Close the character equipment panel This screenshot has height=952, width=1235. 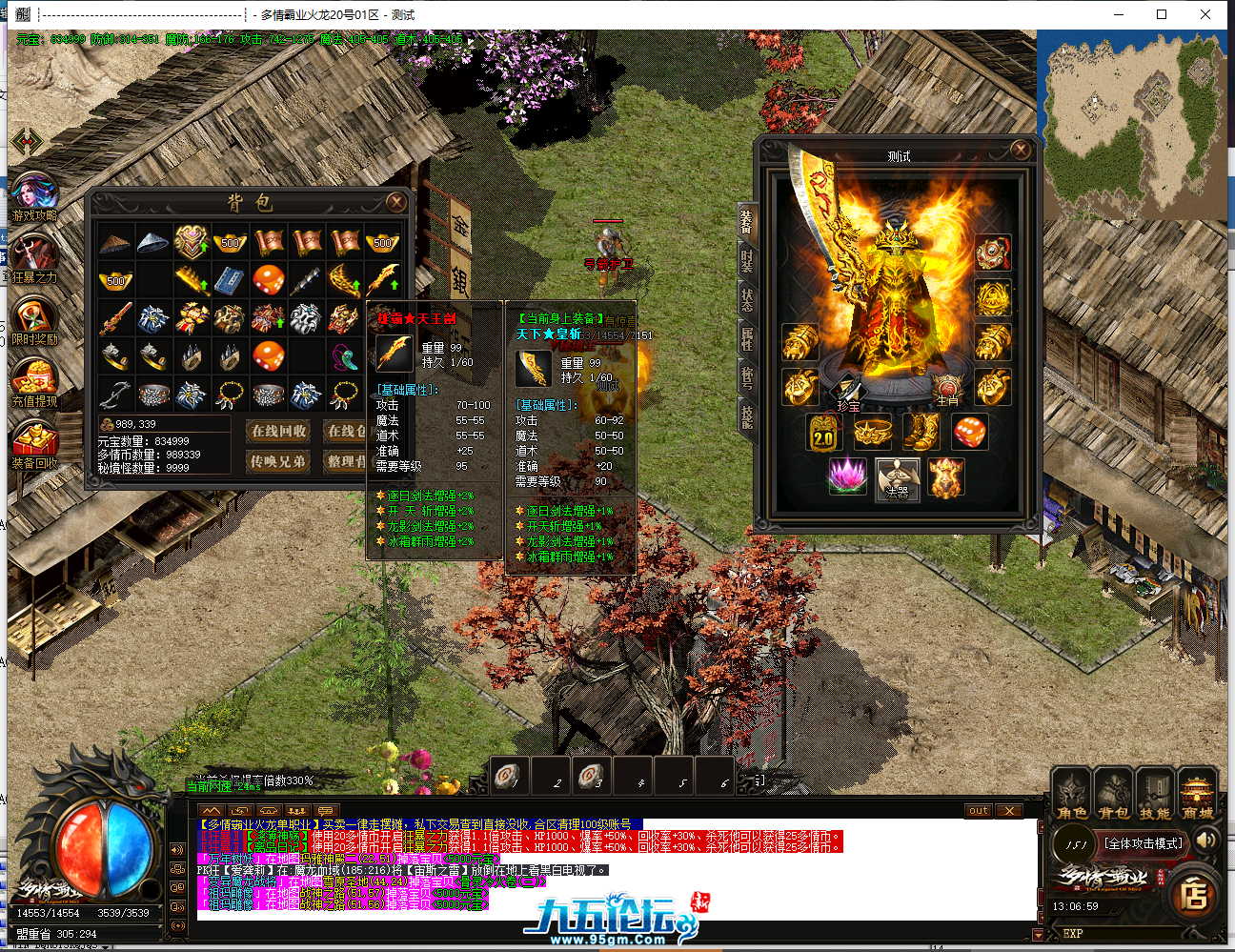[1021, 150]
